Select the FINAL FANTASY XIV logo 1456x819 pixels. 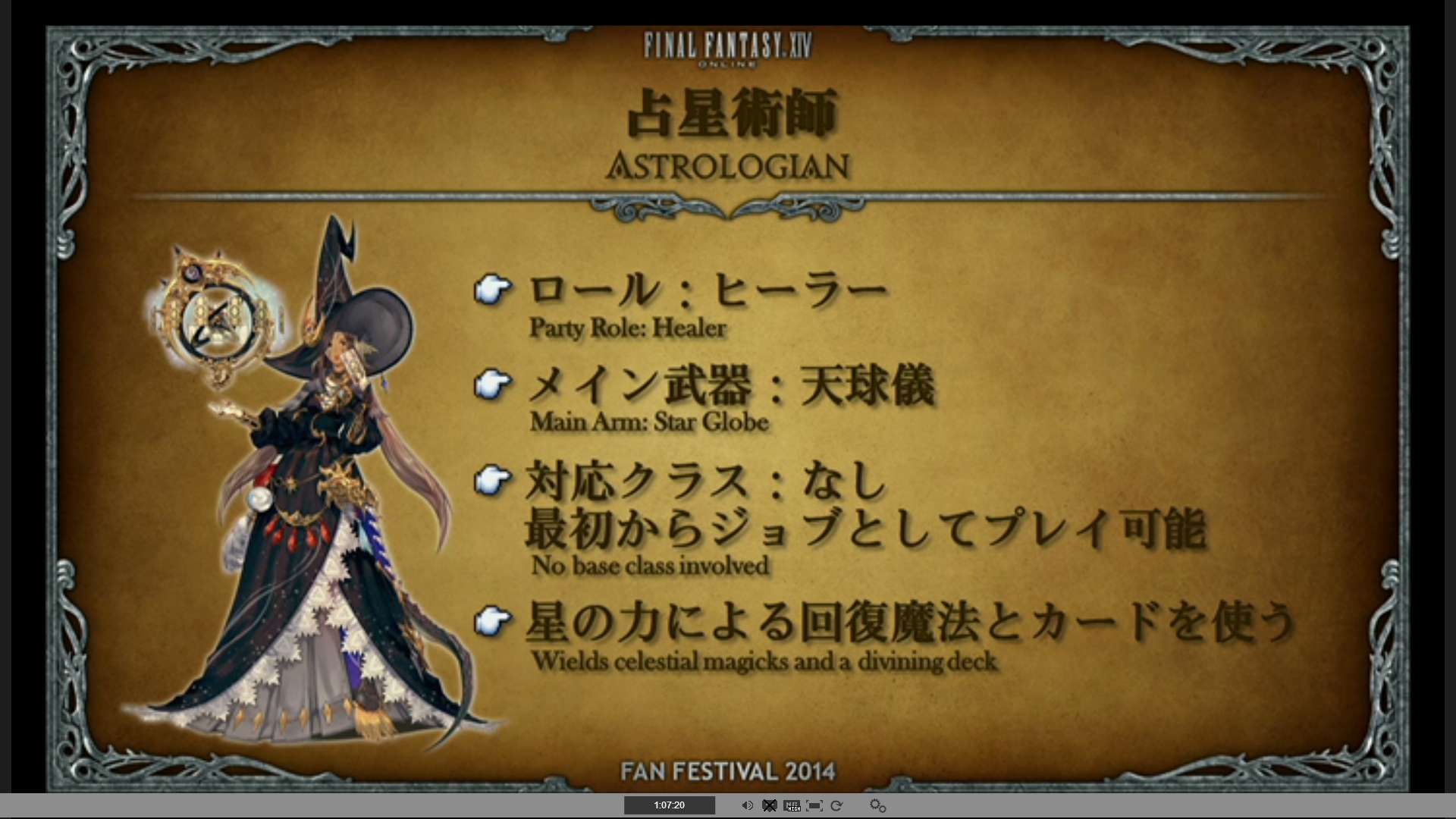(x=726, y=47)
